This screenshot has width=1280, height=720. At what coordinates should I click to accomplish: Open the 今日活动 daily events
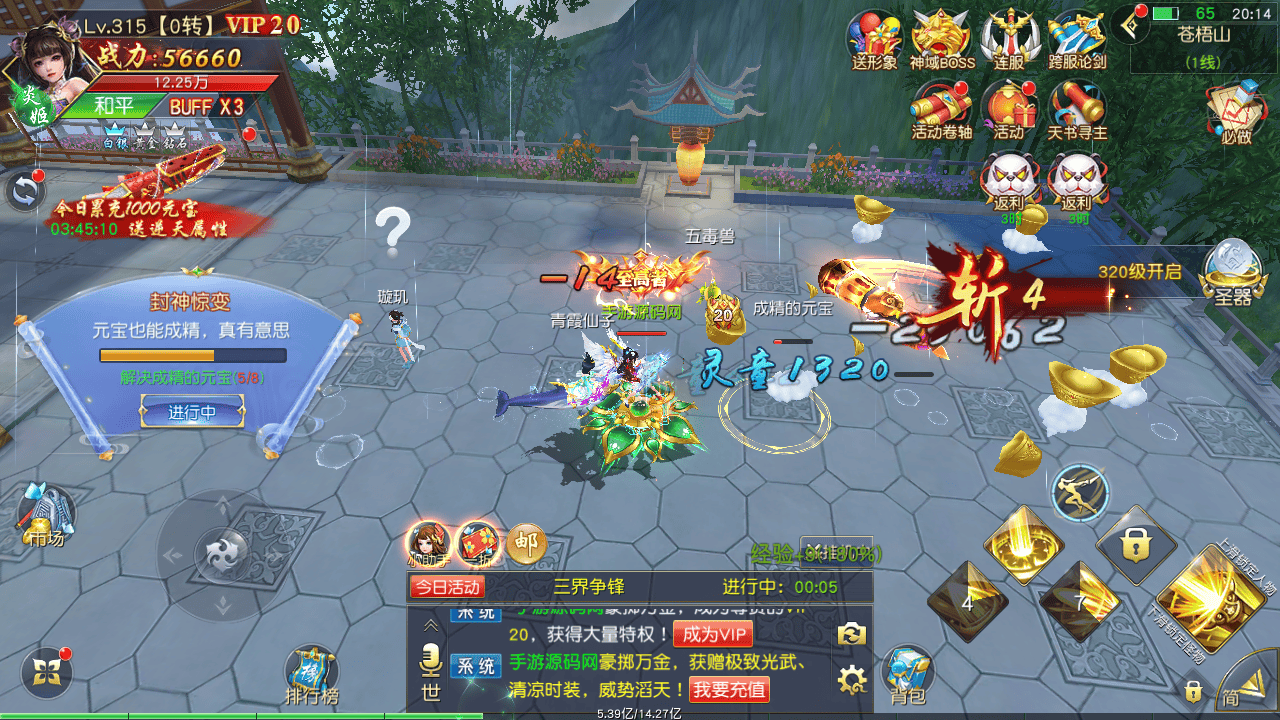(x=447, y=587)
